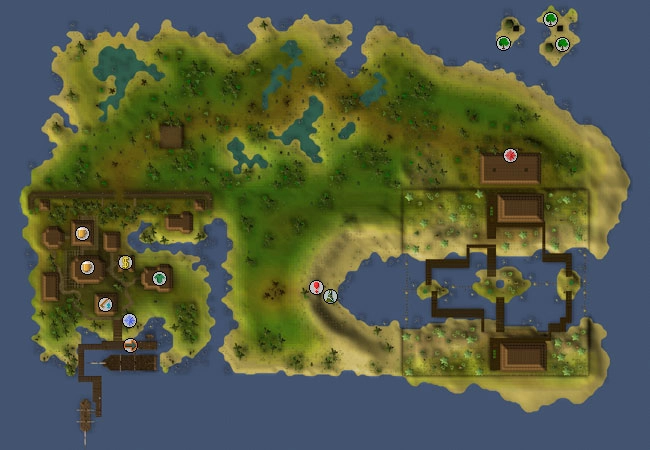Image resolution: width=650 pixels, height=450 pixels.
Task: Click the blue snowflake map marker
Action: pos(129,320)
